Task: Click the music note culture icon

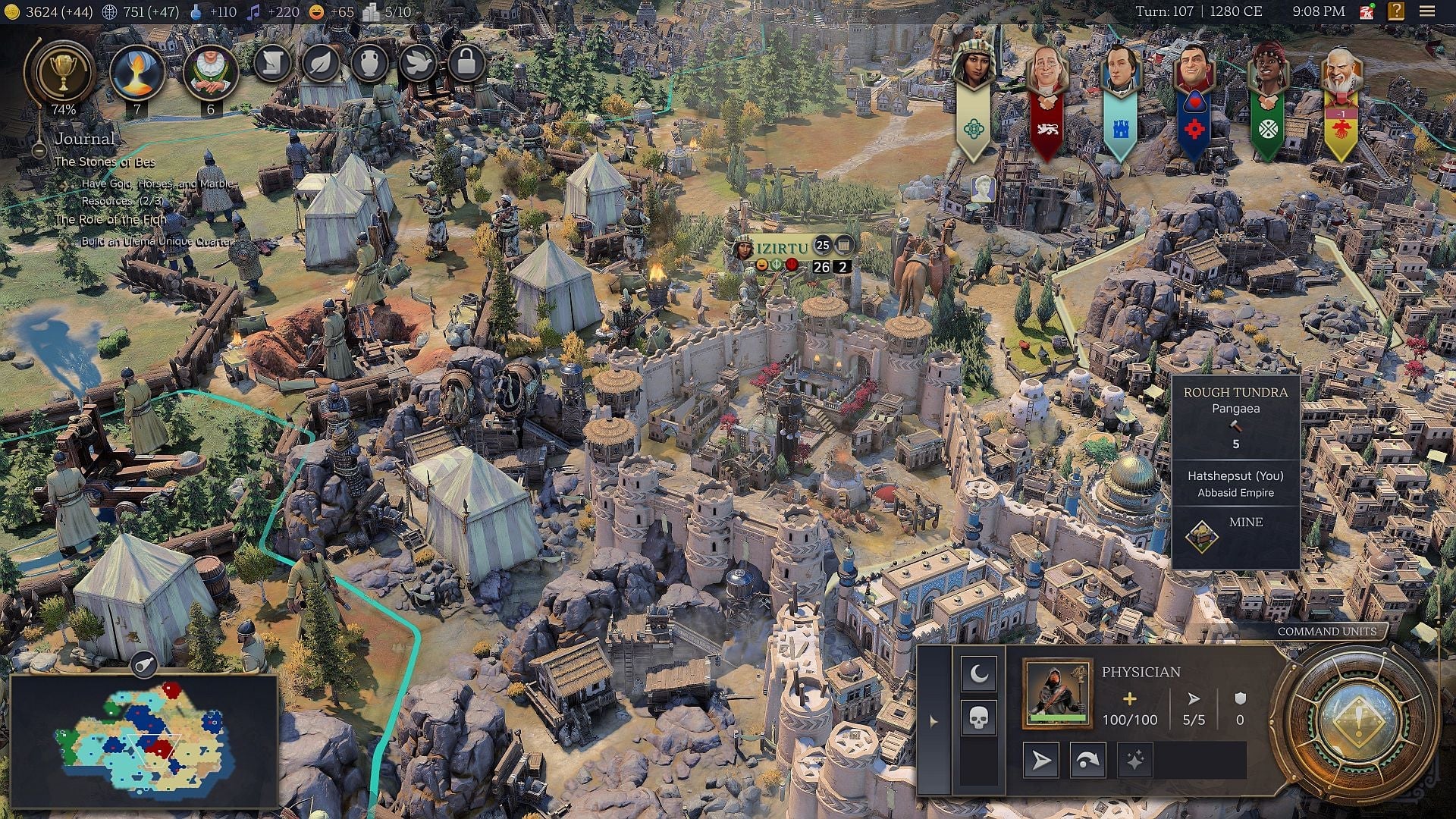Action: tap(253, 12)
